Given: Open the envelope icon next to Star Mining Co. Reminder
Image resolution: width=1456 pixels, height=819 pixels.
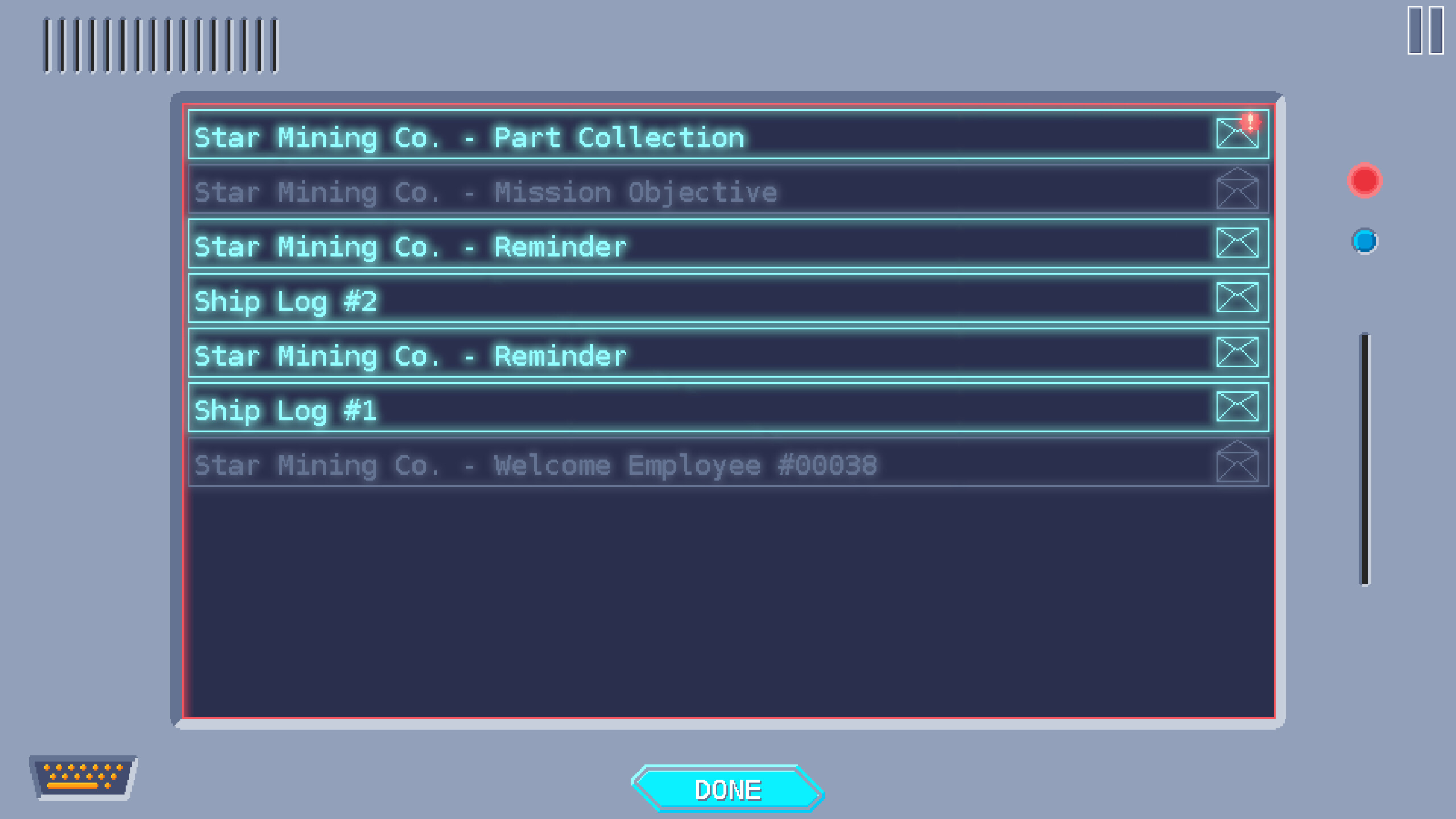Looking at the screenshot, I should (x=1239, y=243).
